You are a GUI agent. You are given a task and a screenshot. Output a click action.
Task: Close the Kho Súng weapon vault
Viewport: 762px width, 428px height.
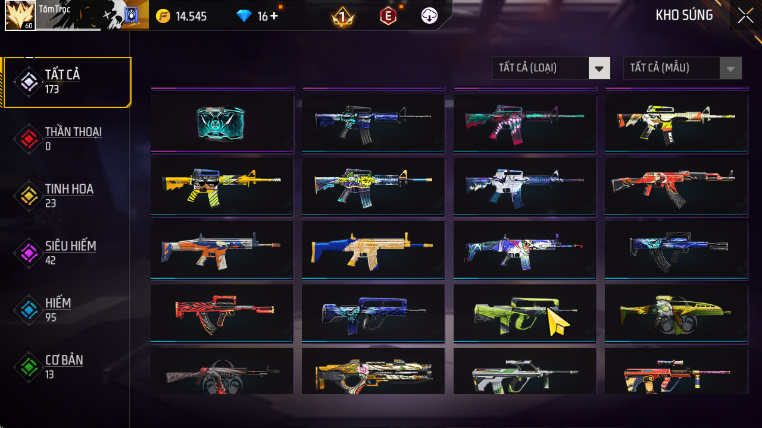(745, 15)
